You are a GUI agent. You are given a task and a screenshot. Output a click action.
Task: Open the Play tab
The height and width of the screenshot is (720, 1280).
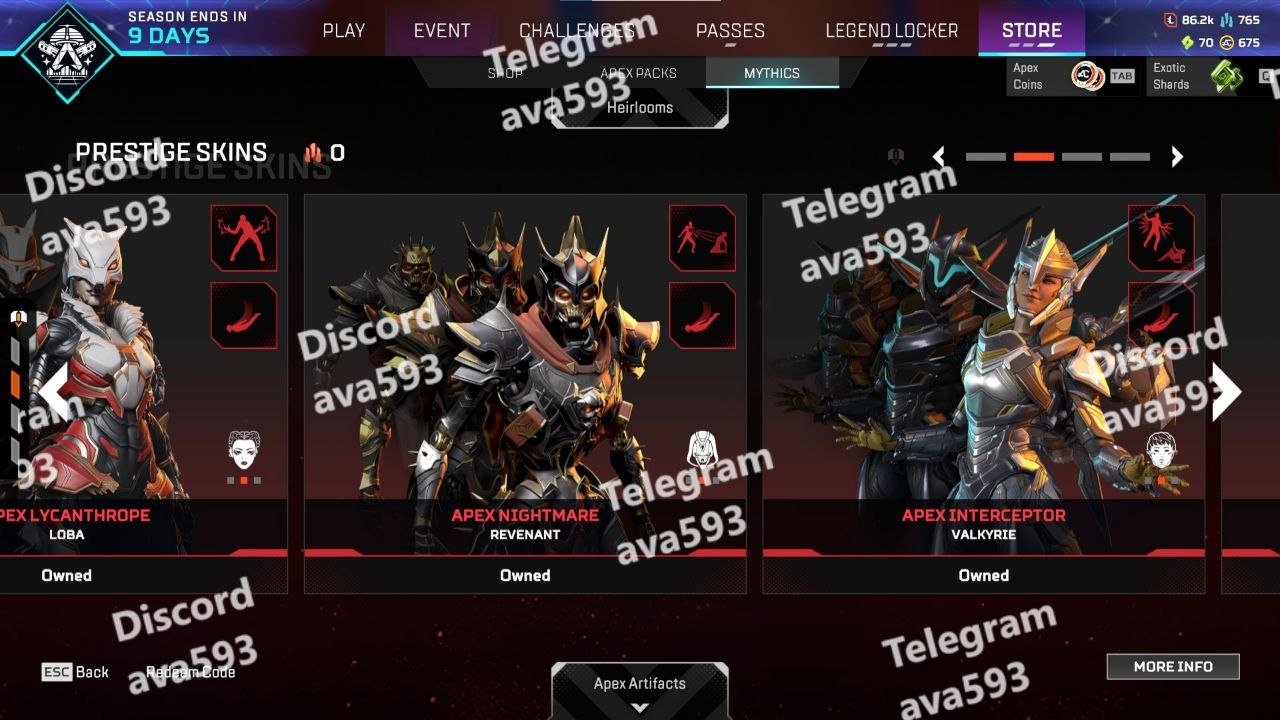[x=343, y=31]
